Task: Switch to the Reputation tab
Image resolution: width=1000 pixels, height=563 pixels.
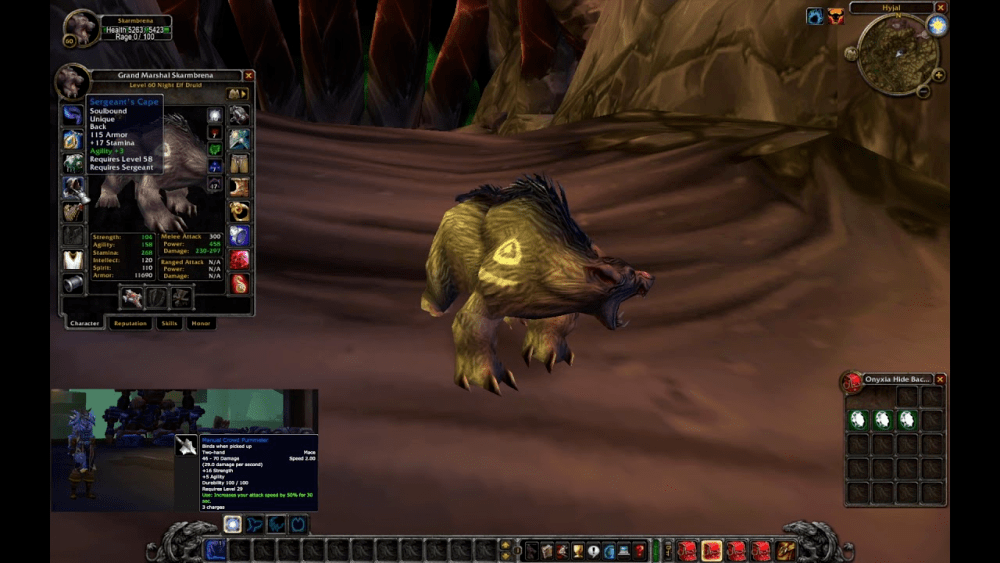Action: pos(131,323)
